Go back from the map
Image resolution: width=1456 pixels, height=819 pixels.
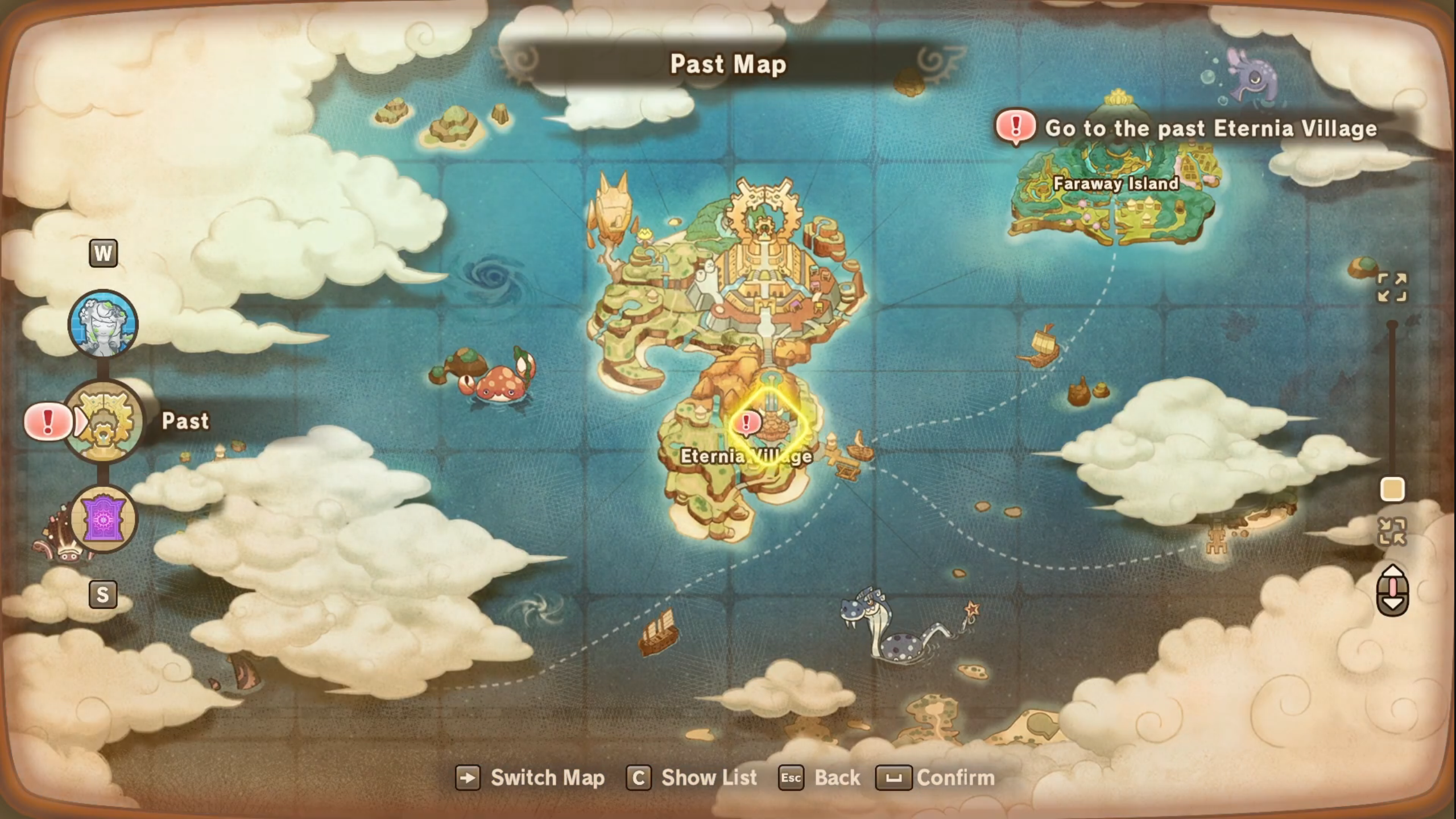(819, 778)
